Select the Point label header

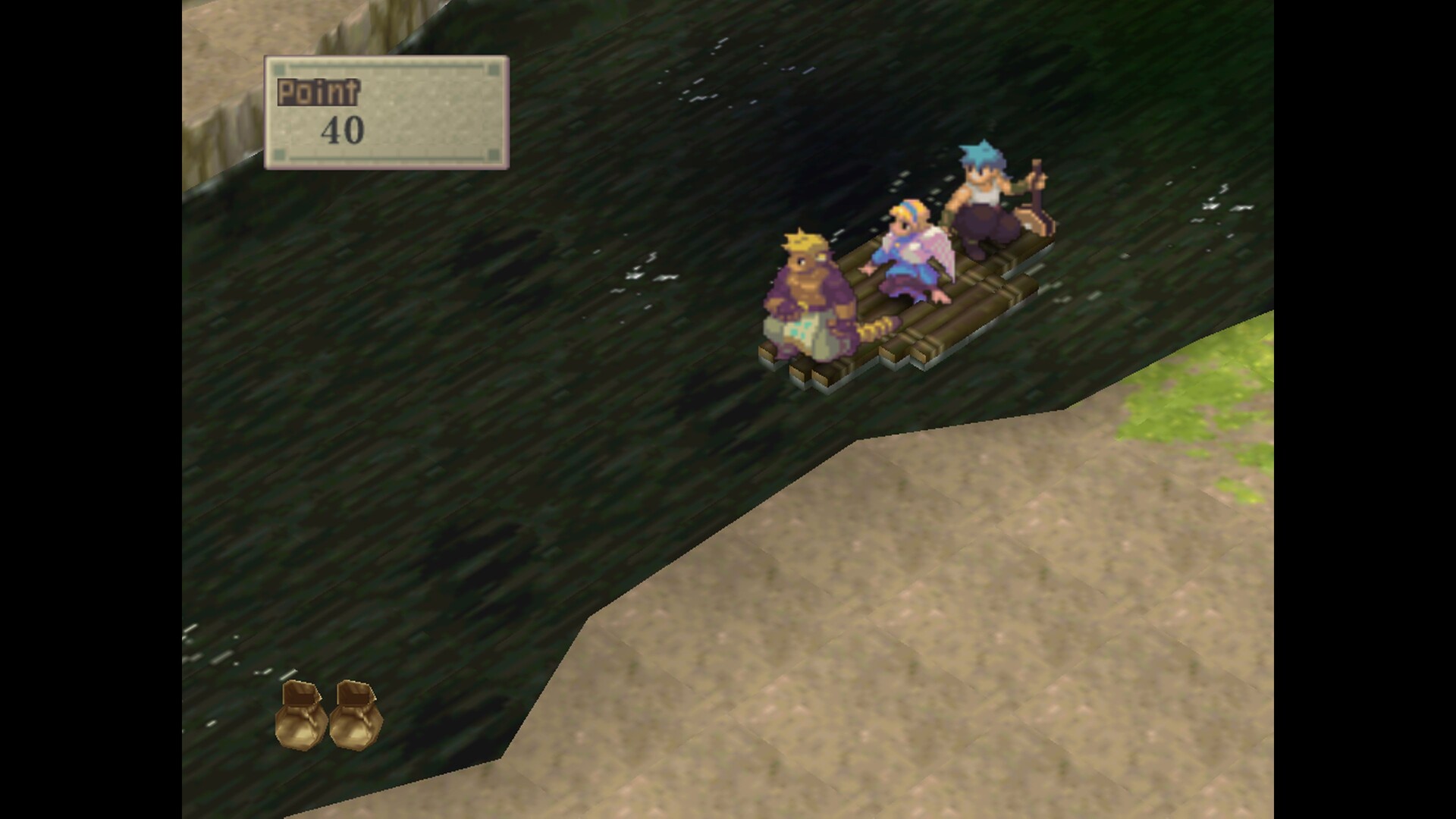pyautogui.click(x=318, y=91)
